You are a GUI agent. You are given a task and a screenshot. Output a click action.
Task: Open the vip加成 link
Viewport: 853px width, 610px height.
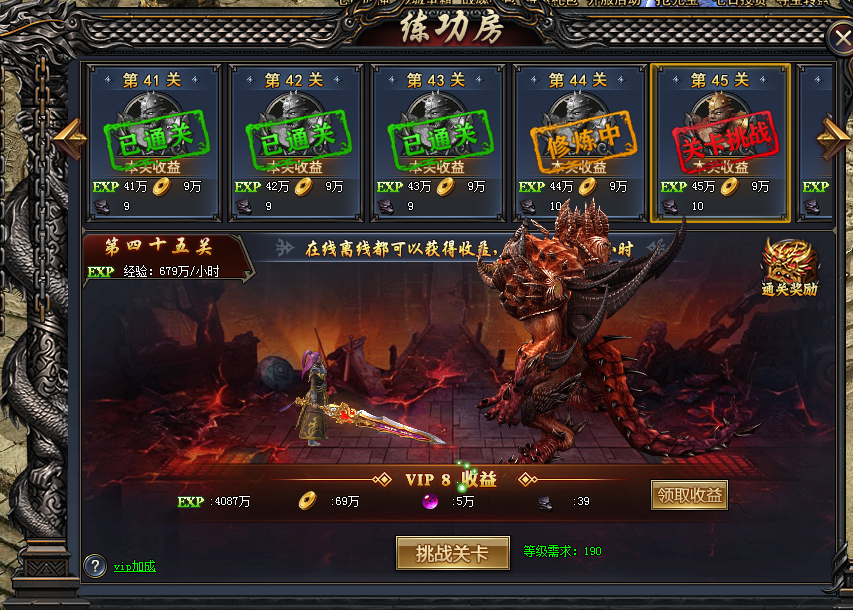134,567
